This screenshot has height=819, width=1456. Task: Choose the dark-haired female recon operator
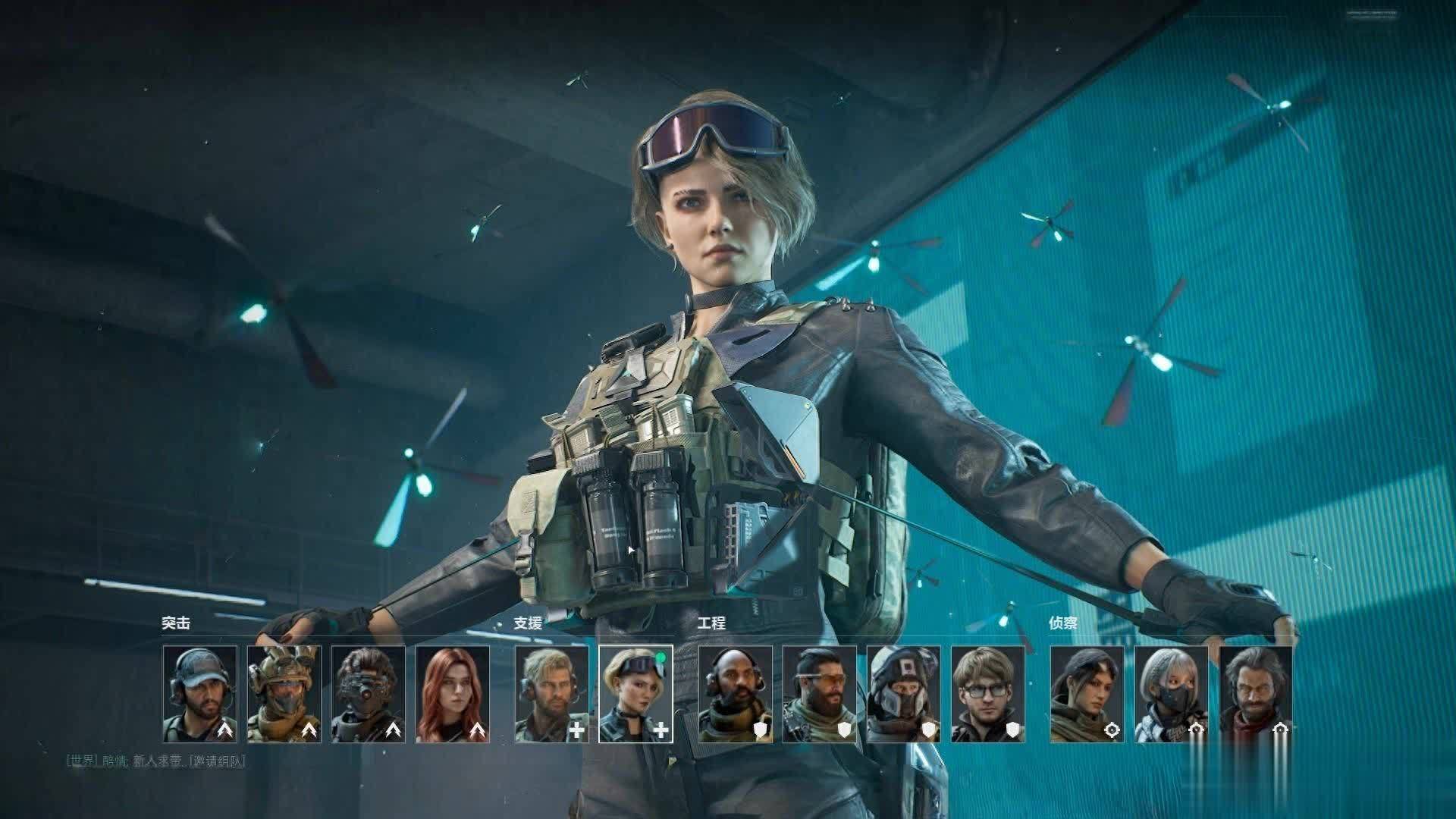pos(1087,694)
